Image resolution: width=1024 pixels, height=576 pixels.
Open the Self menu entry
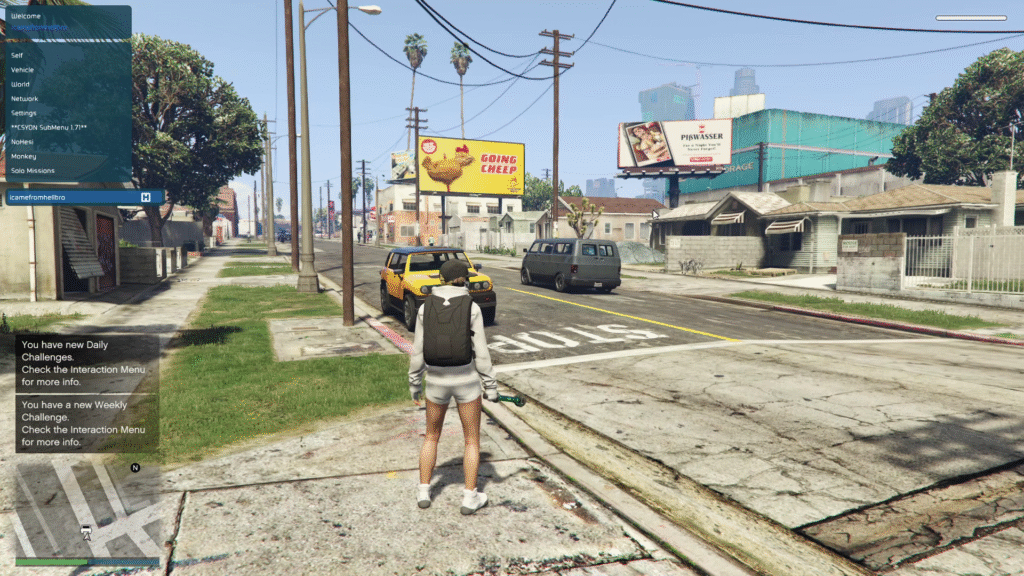18,56
